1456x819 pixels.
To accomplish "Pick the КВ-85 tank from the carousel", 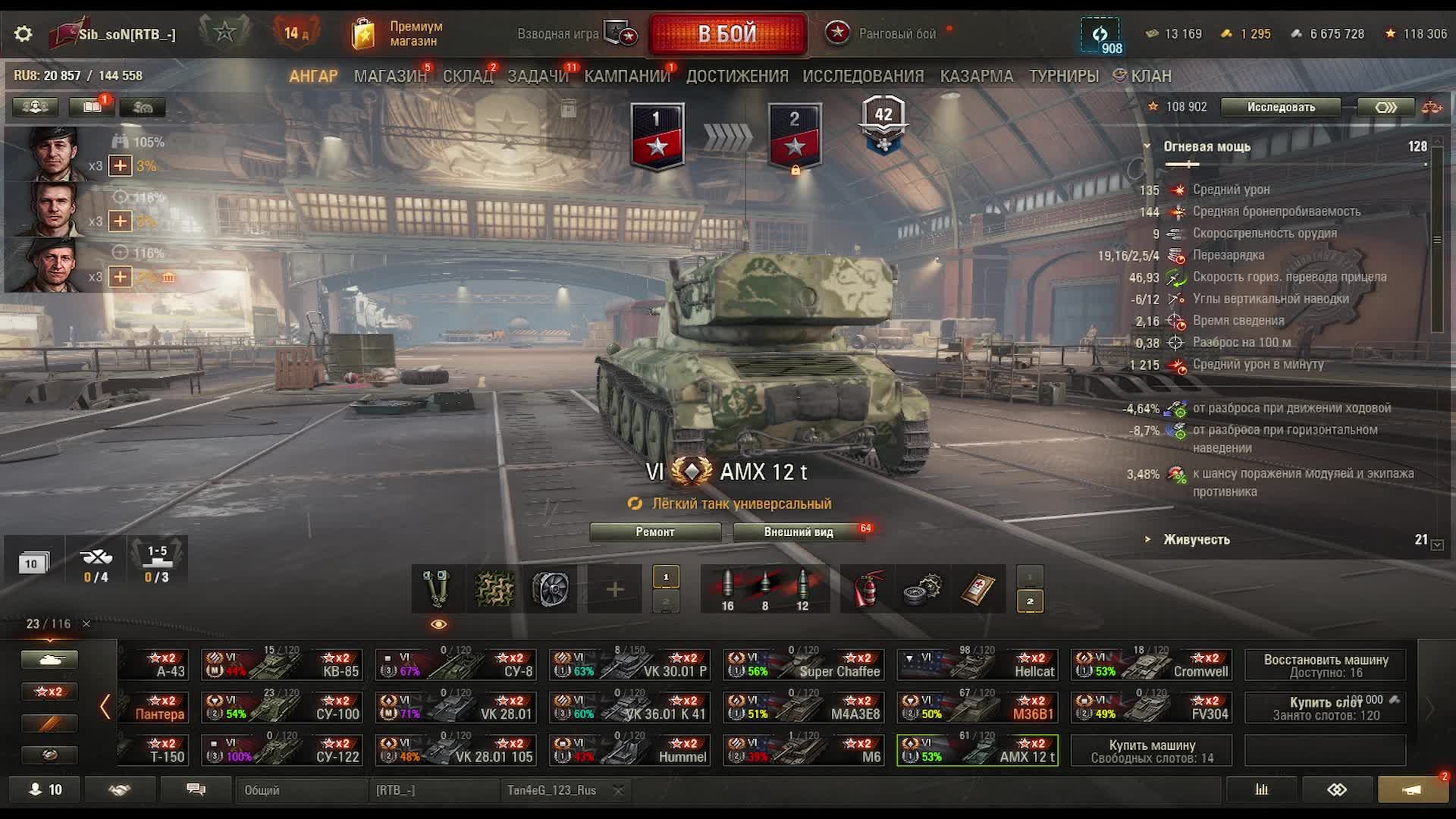I will click(x=282, y=664).
